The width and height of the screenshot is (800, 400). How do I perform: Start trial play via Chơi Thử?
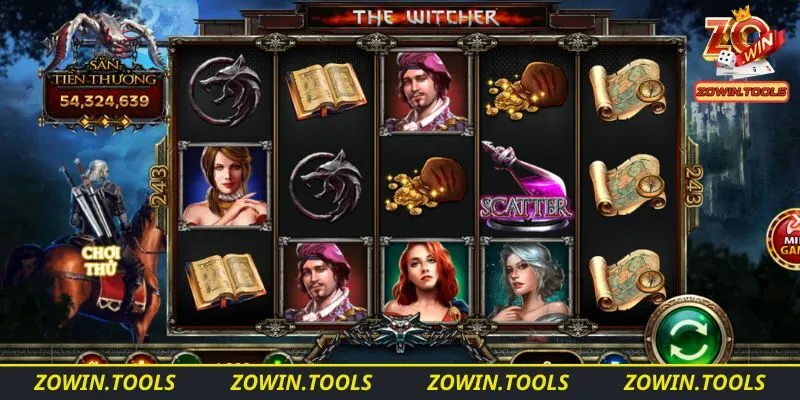pos(101,260)
